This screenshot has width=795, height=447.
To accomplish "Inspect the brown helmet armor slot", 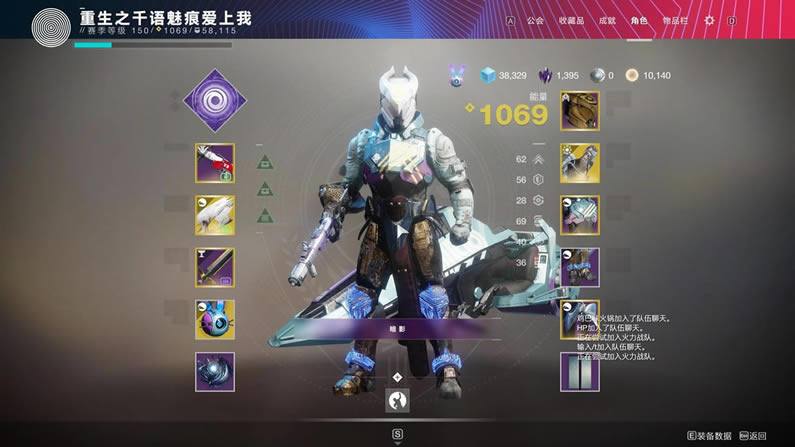I will pyautogui.click(x=580, y=111).
